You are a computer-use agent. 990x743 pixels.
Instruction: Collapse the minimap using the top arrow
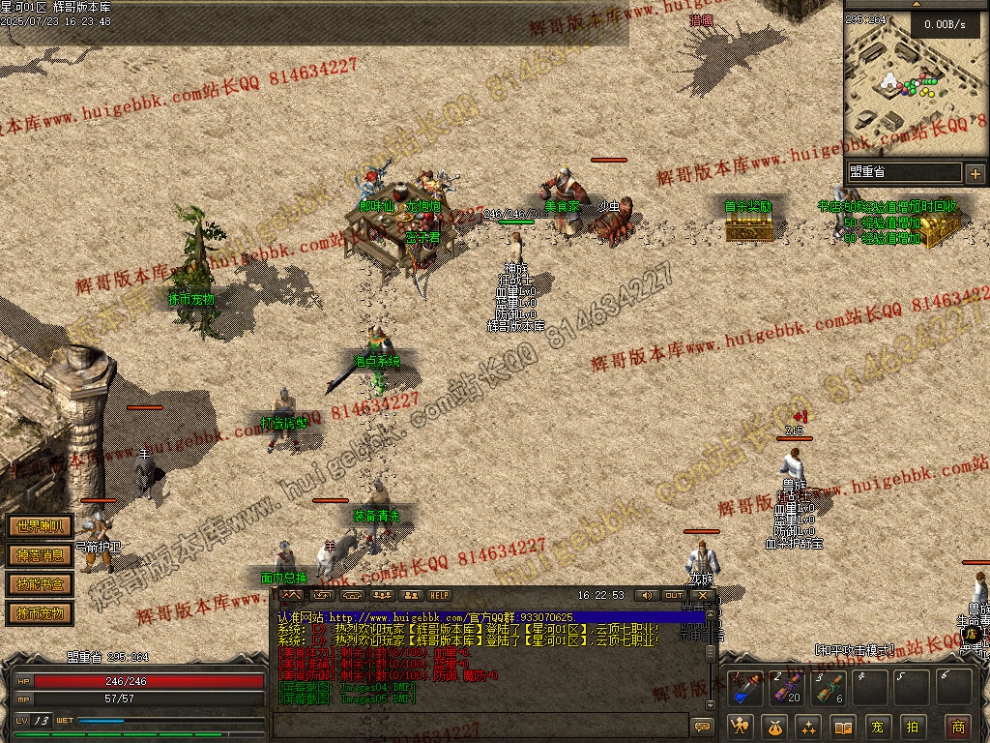918,4
